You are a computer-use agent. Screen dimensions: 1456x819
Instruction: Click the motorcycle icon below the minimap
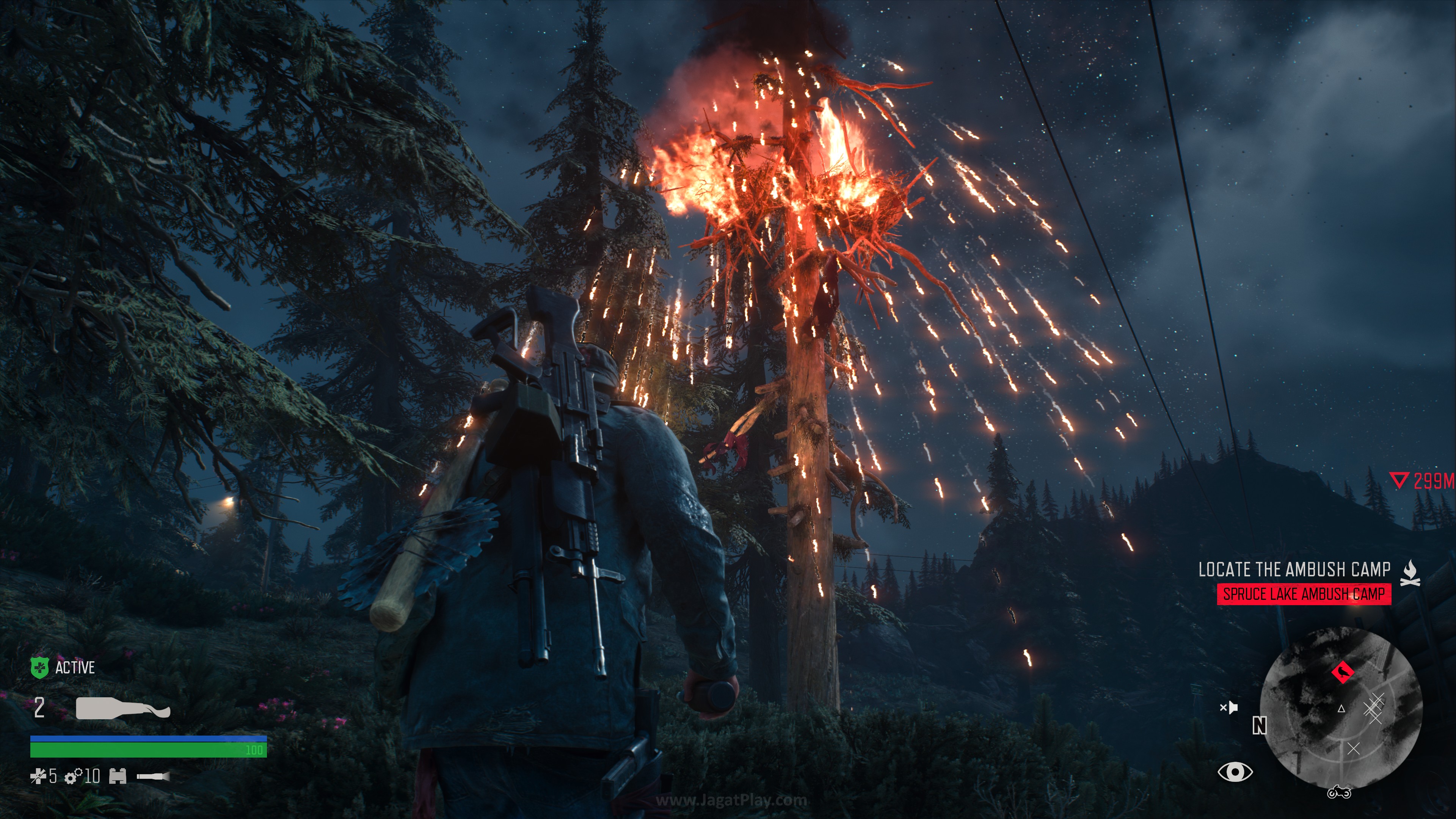[x=1339, y=792]
